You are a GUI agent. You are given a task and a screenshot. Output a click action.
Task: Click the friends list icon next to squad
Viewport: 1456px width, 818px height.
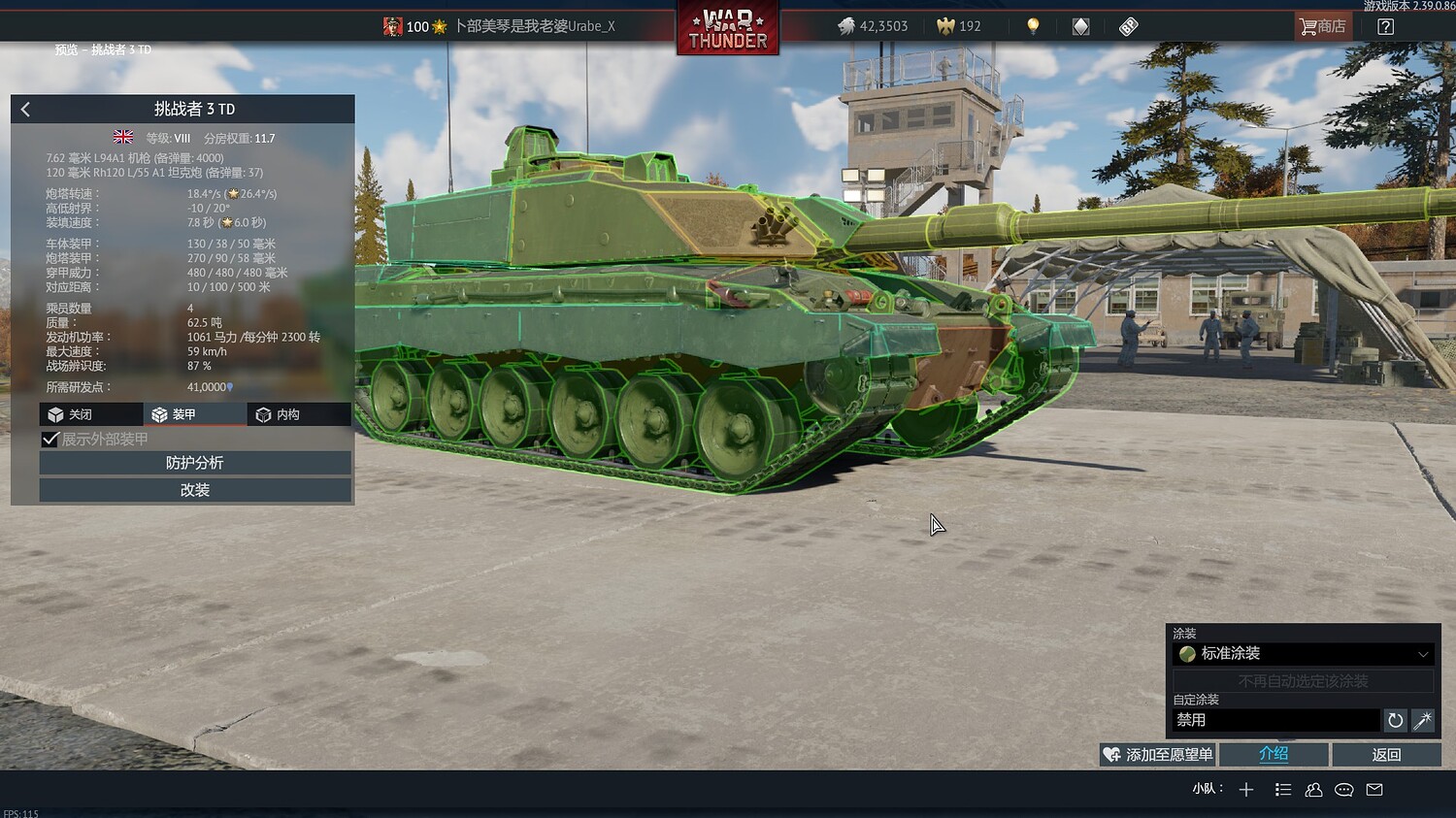(1313, 790)
